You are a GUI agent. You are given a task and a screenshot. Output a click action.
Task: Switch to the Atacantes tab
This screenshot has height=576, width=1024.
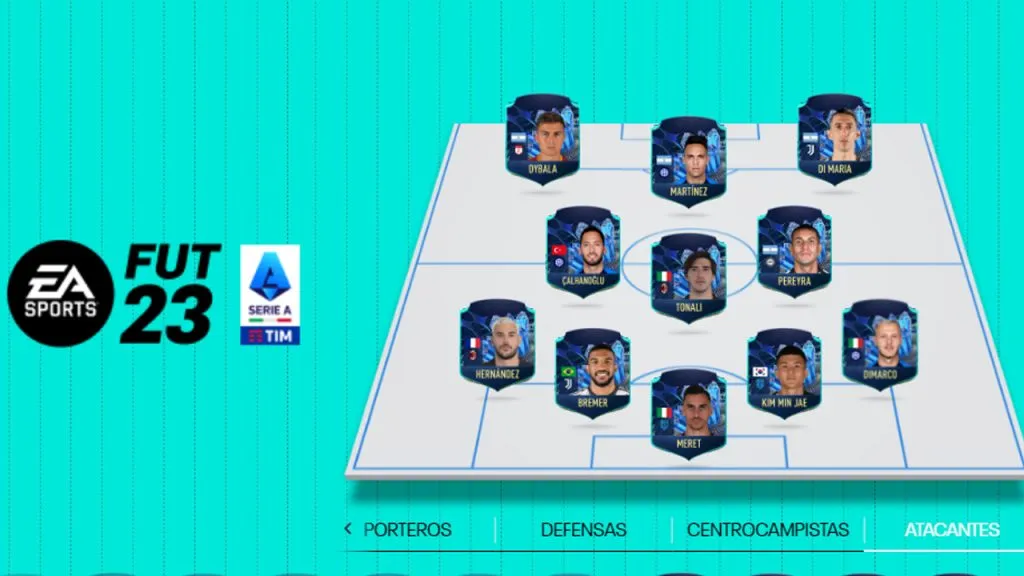pyautogui.click(x=951, y=529)
